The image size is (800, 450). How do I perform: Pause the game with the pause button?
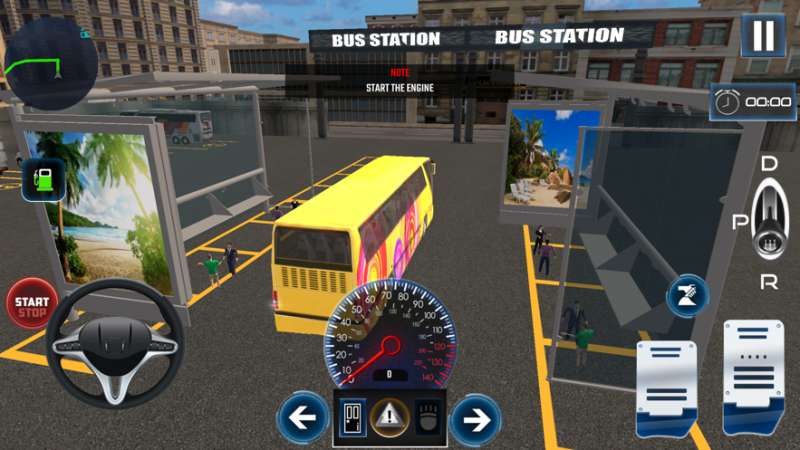763,36
